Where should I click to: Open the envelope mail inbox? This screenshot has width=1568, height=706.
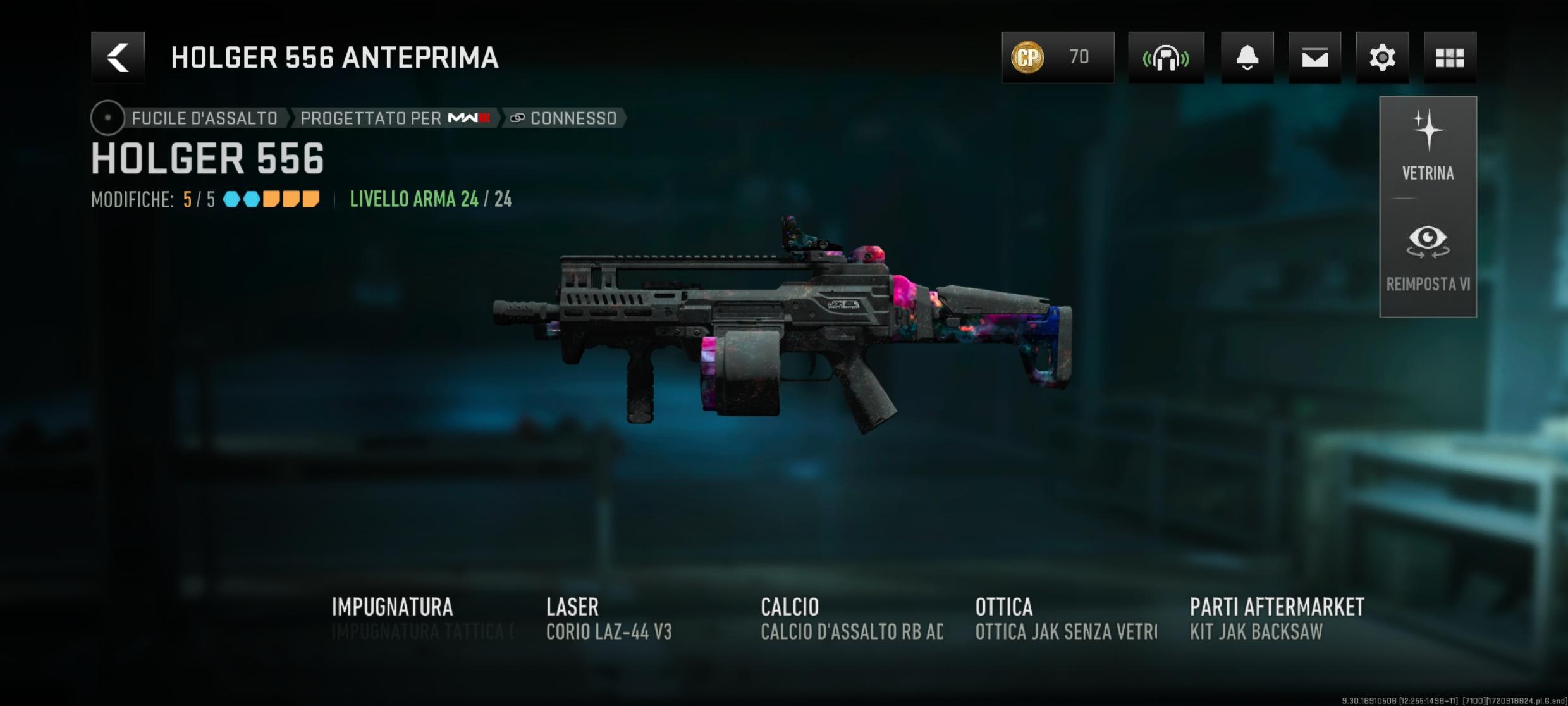pyautogui.click(x=1314, y=58)
